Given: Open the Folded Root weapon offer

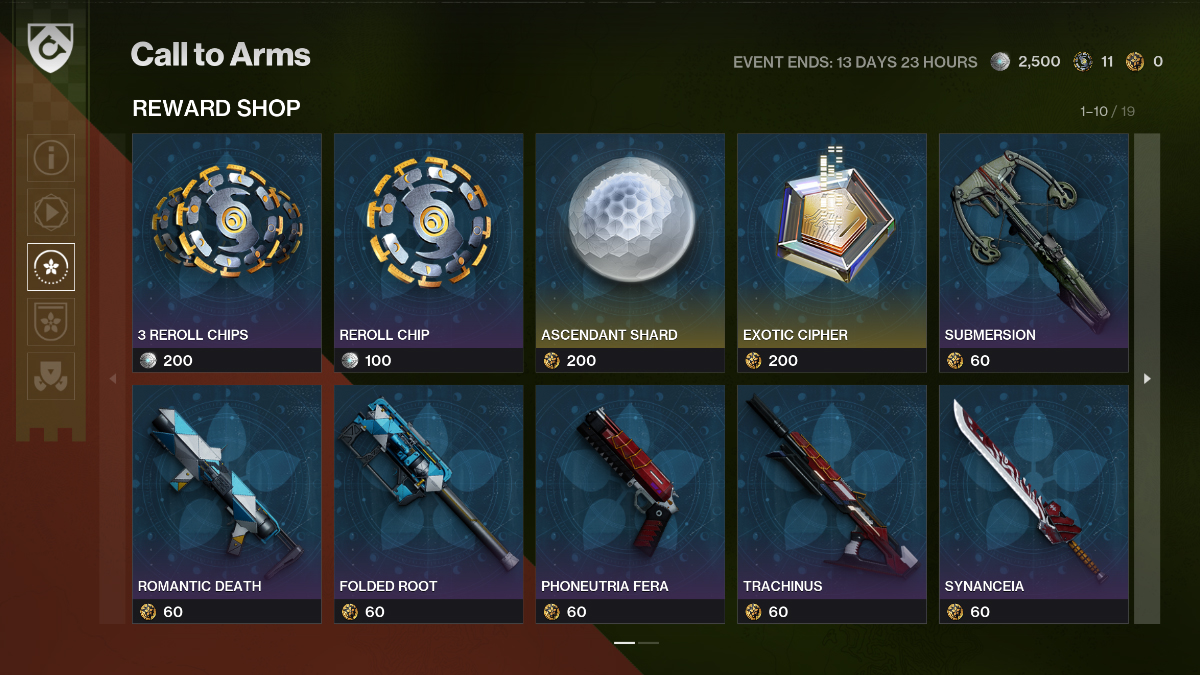Looking at the screenshot, I should click(x=428, y=504).
